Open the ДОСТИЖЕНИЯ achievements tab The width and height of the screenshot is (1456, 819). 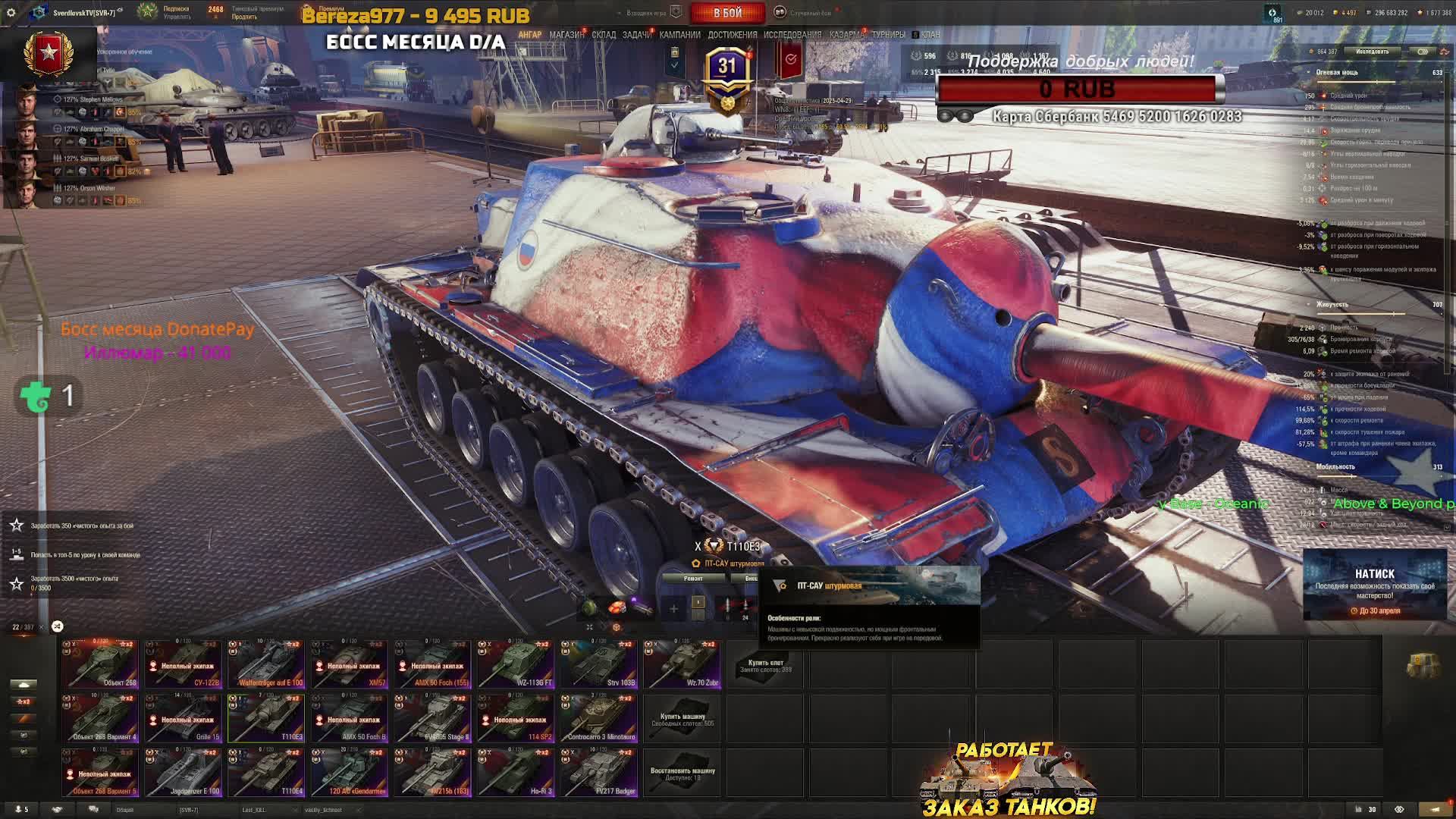tap(732, 35)
